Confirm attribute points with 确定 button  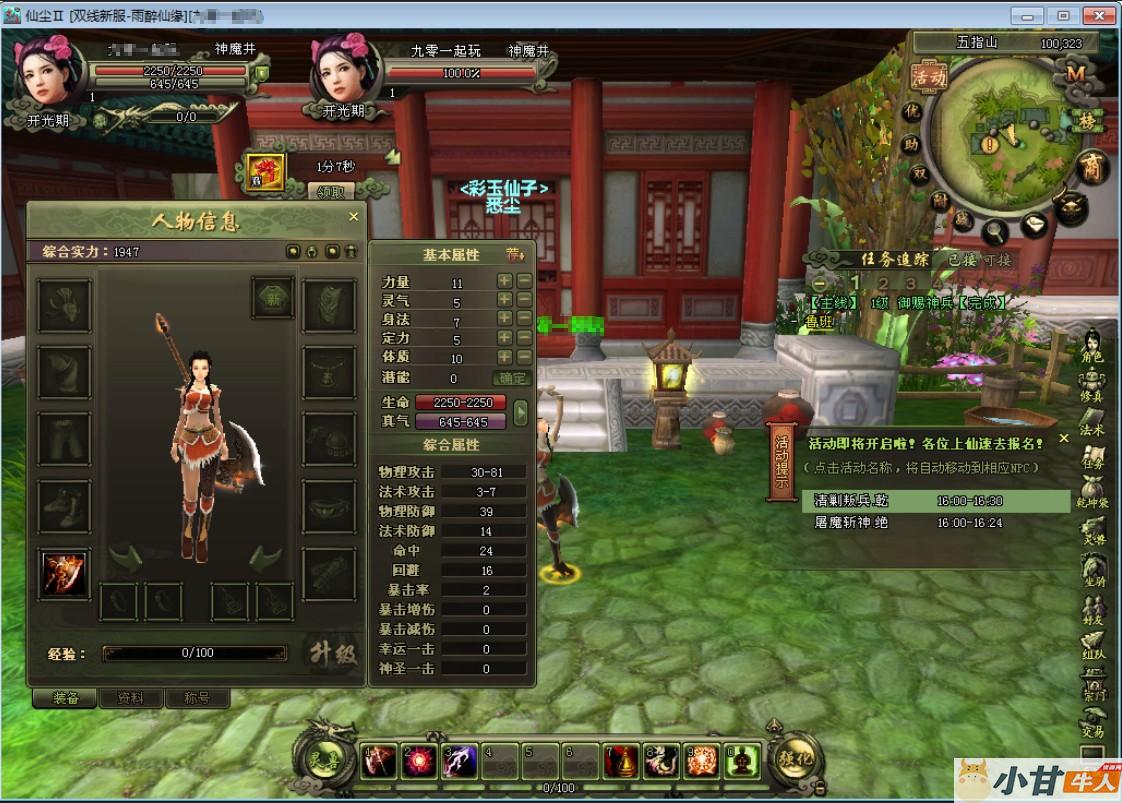512,378
